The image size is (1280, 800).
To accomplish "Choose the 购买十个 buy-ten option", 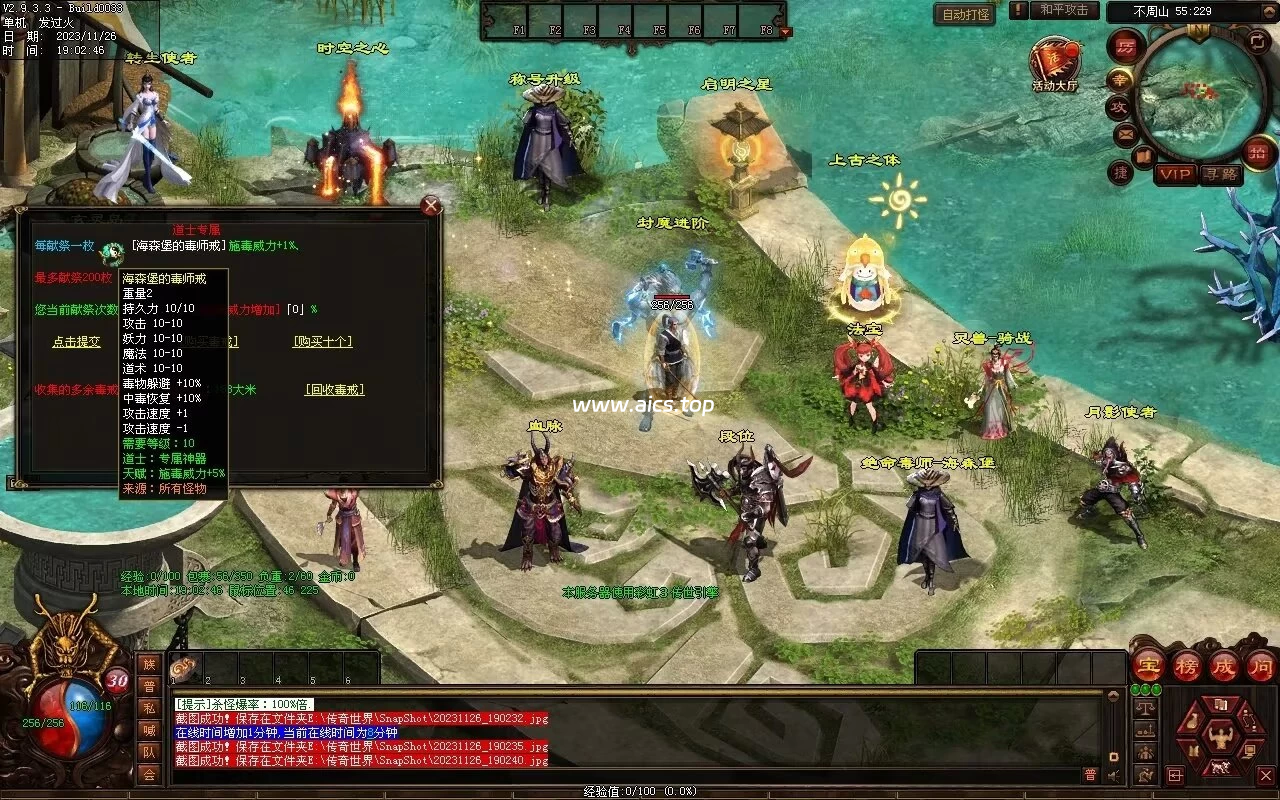I will coord(322,341).
